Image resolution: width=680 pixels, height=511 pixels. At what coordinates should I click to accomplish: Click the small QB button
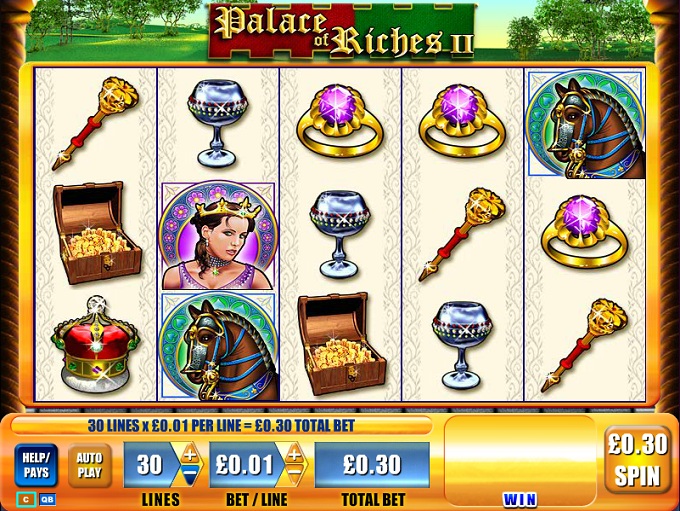(48, 499)
